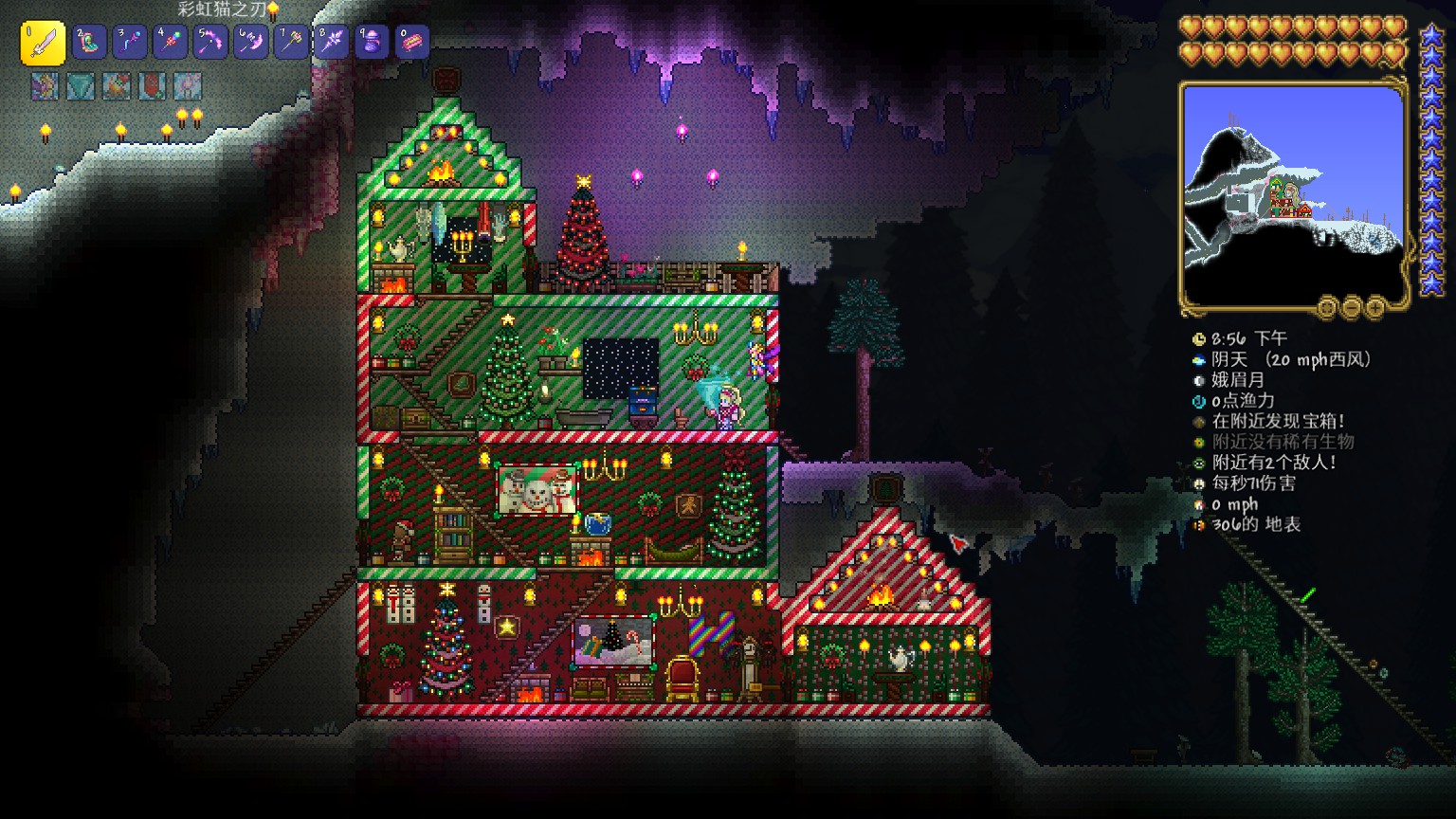Click the campfire buff icon

[x=117, y=86]
